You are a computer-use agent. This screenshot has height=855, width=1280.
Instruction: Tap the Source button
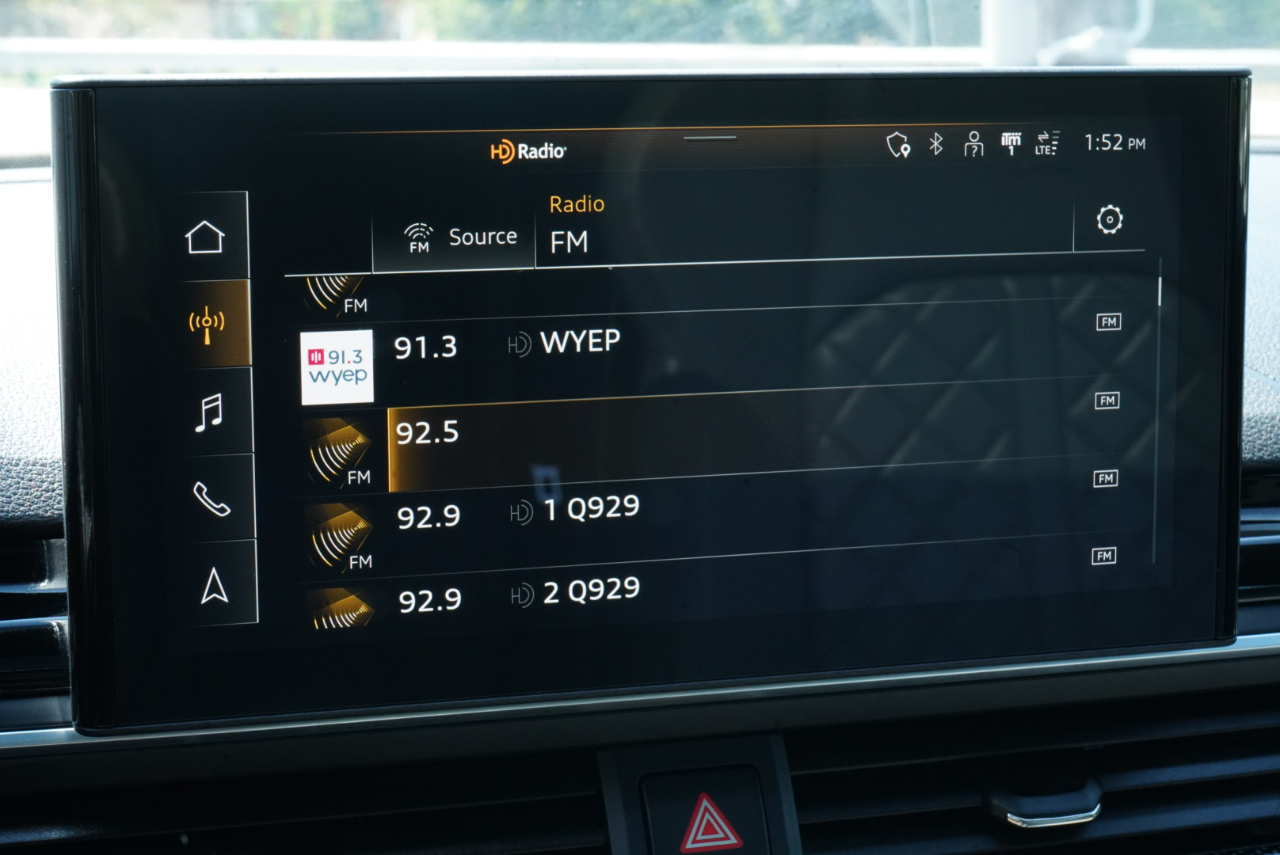point(461,238)
